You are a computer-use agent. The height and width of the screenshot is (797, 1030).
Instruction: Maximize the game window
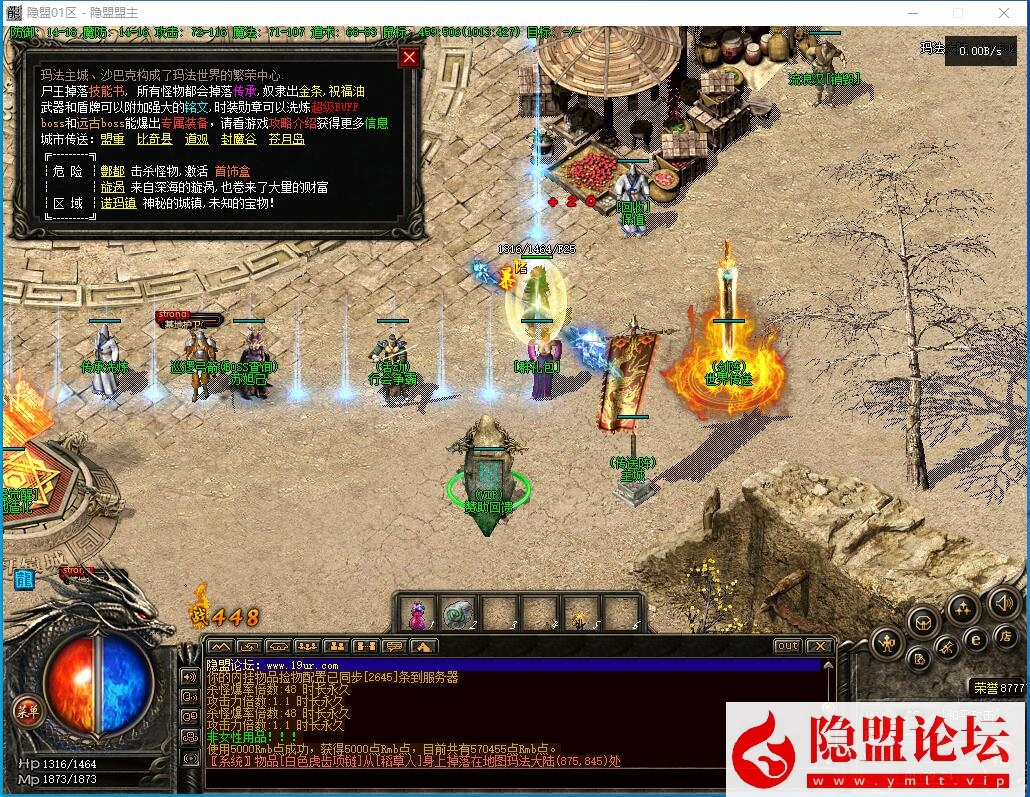pos(958,12)
